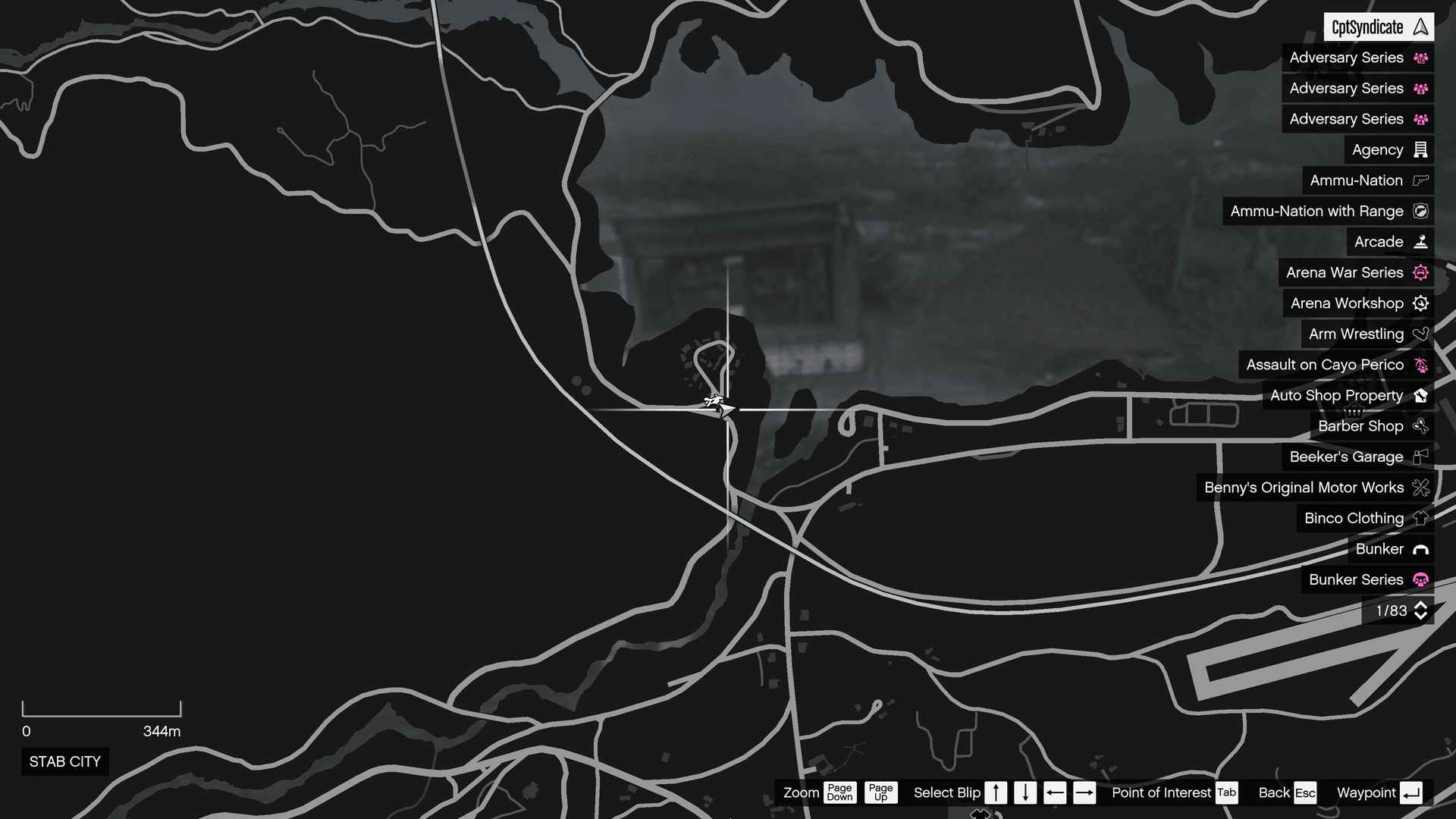Screen dimensions: 1456x819
Task: Select the Ammu-Nation pistol icon
Action: point(1420,180)
